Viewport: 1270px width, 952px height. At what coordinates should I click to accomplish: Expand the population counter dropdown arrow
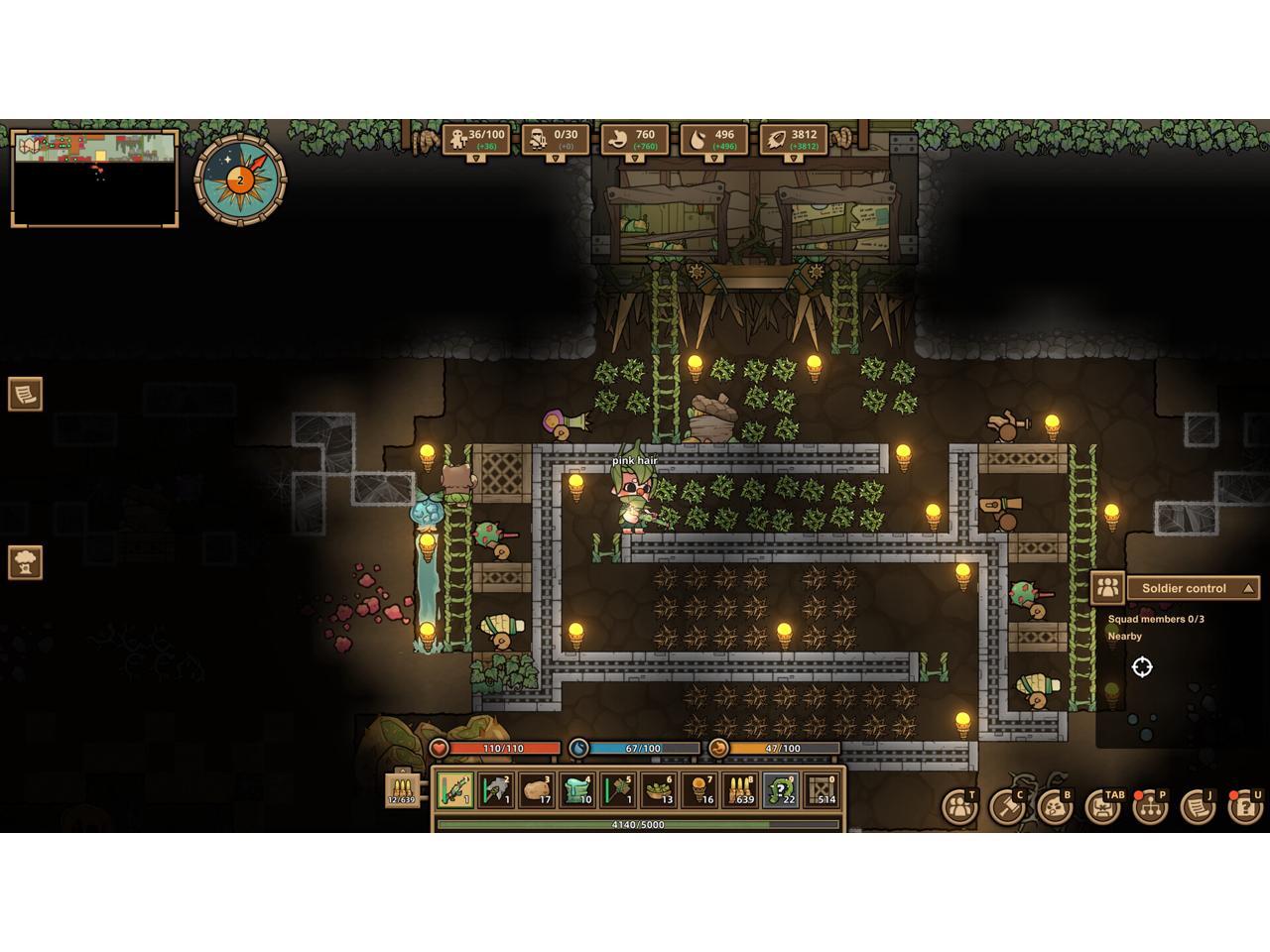[x=476, y=159]
